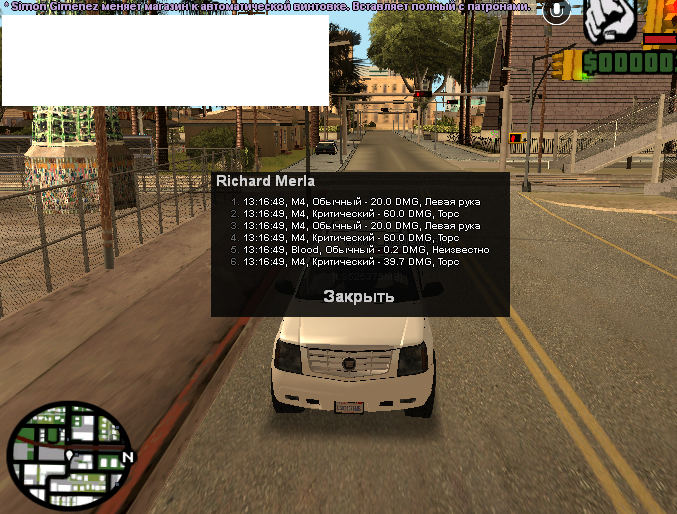Click the microphone voice chat icon

coord(556,12)
